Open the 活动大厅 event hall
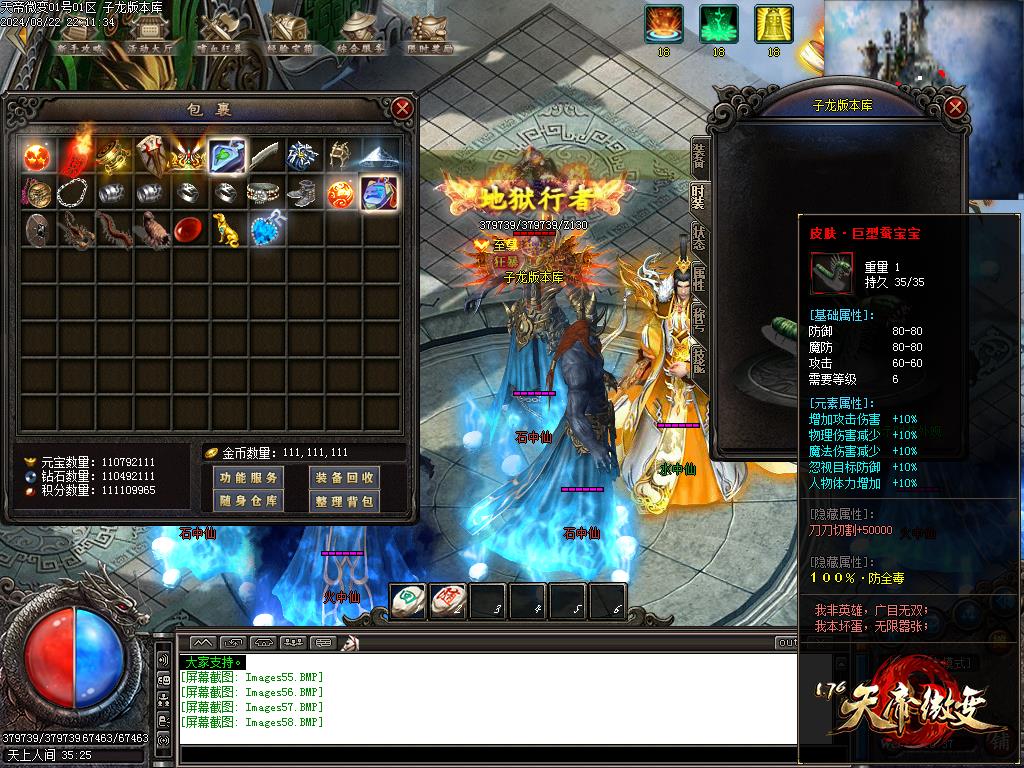Image resolution: width=1024 pixels, height=768 pixels. pyautogui.click(x=149, y=34)
